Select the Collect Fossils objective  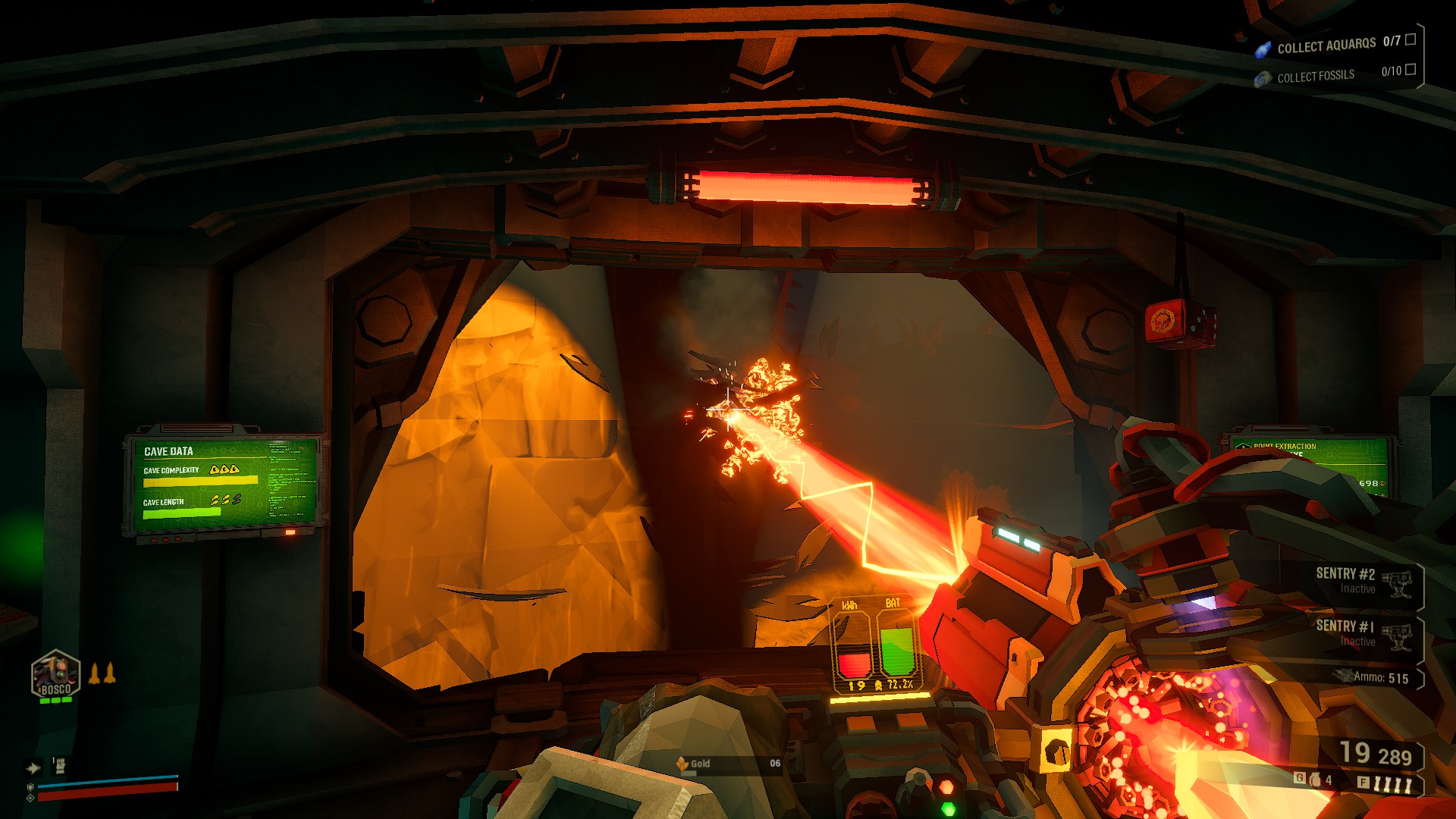(1316, 76)
